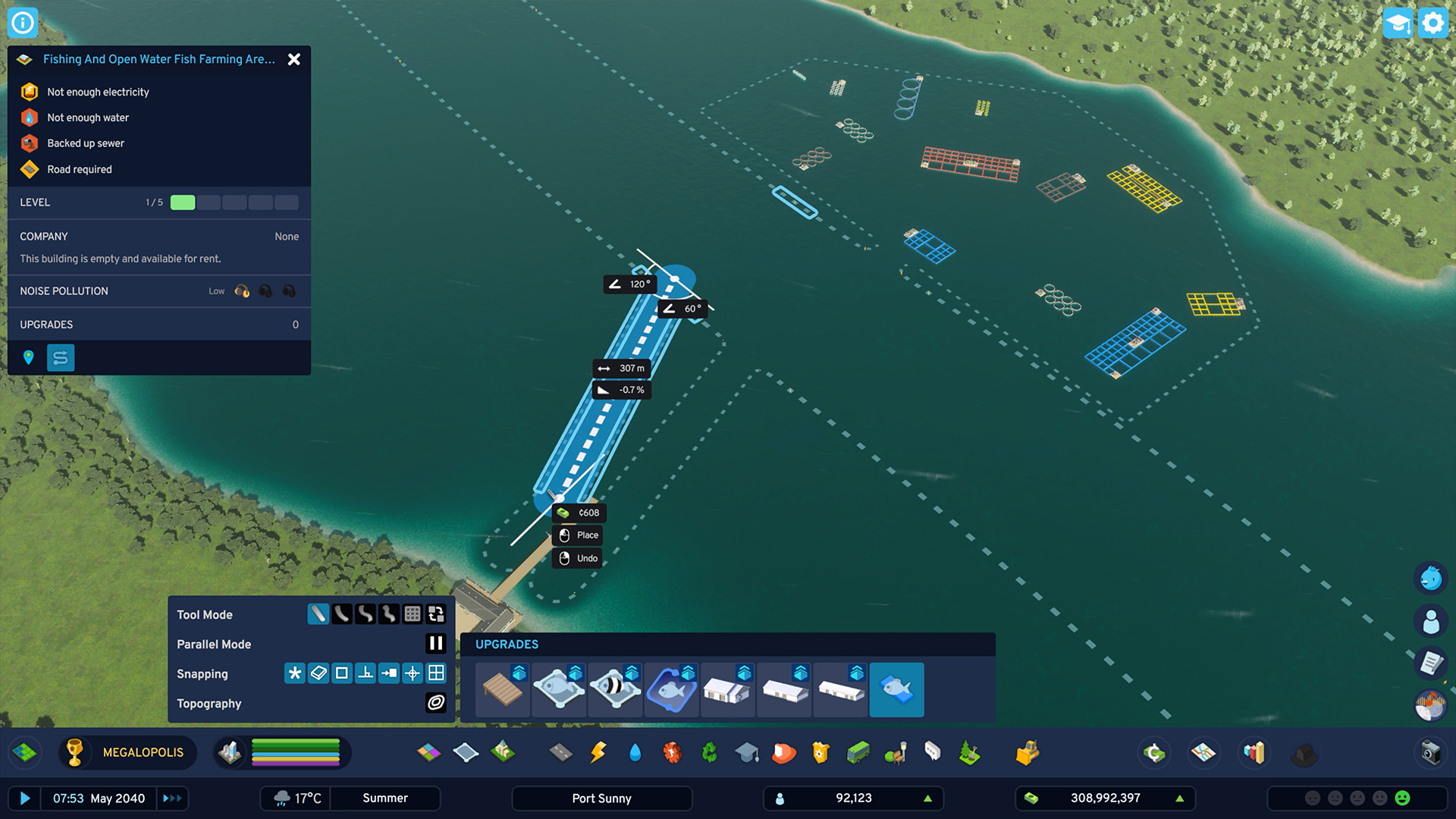Image resolution: width=1456 pixels, height=819 pixels.
Task: Open the Water & Sewage droplet menu
Action: point(635,752)
